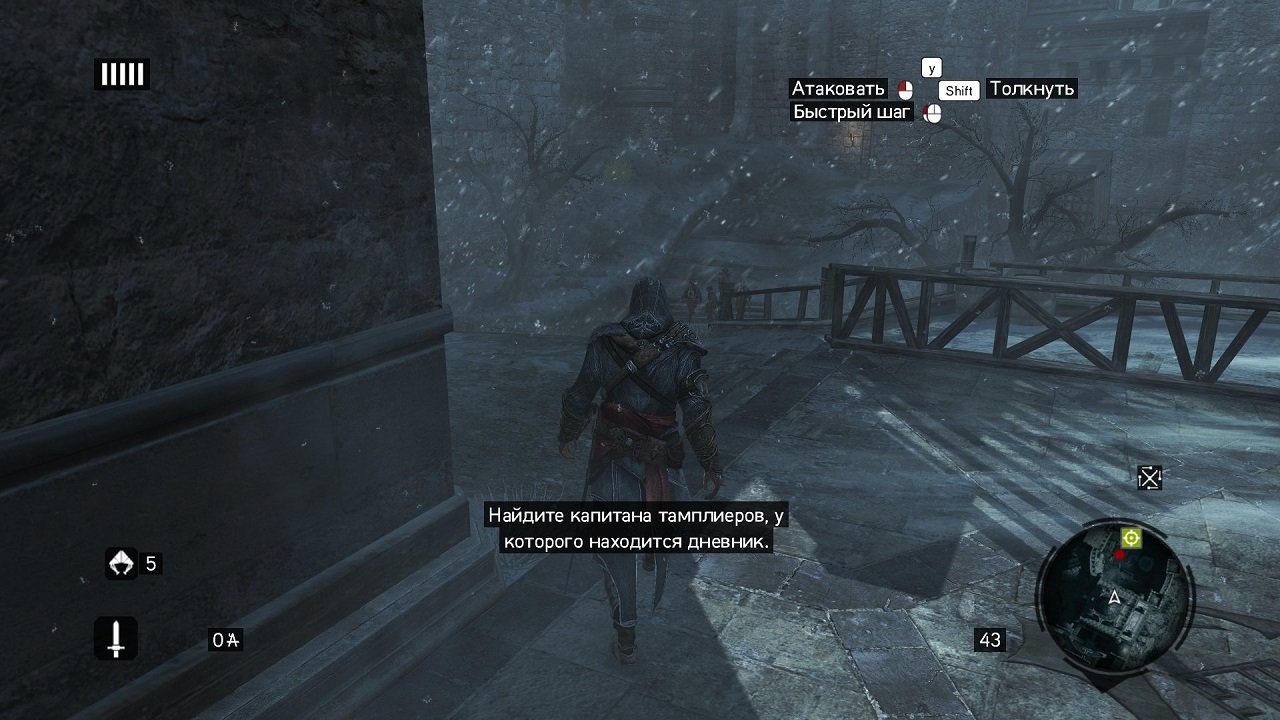Click the 0A money counter

click(225, 641)
